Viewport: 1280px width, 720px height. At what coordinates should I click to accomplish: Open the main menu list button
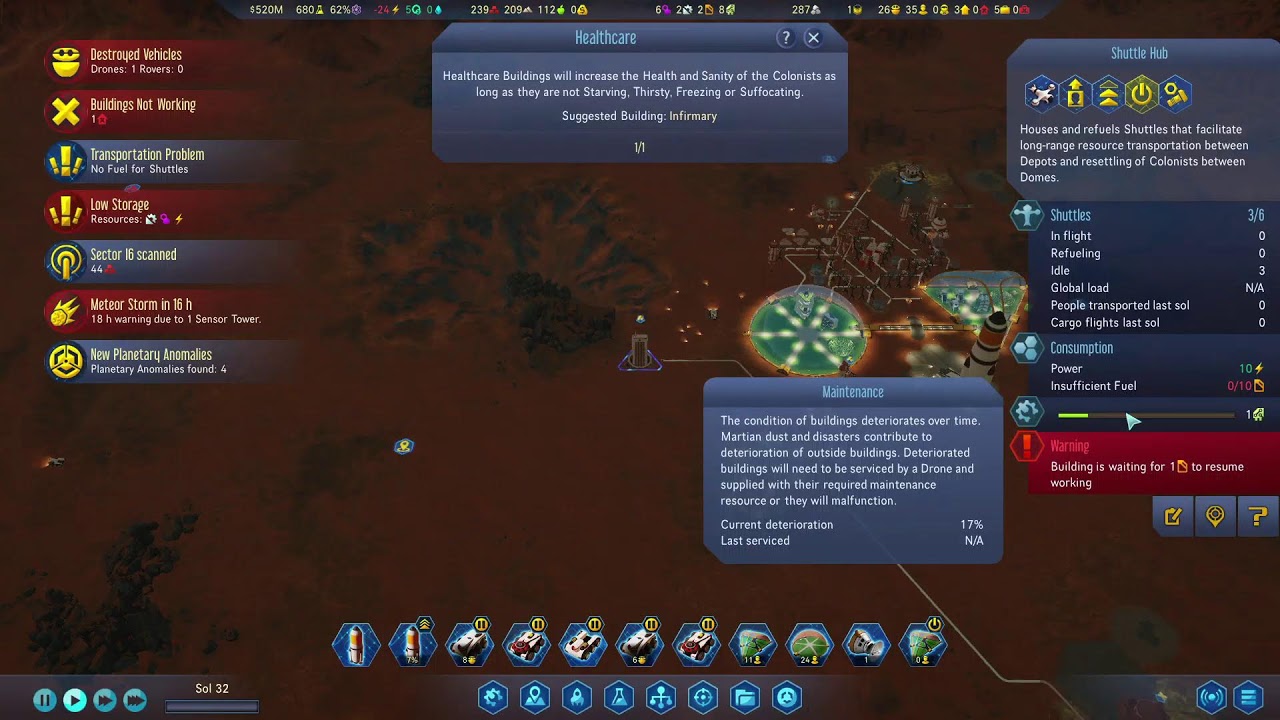[1249, 697]
